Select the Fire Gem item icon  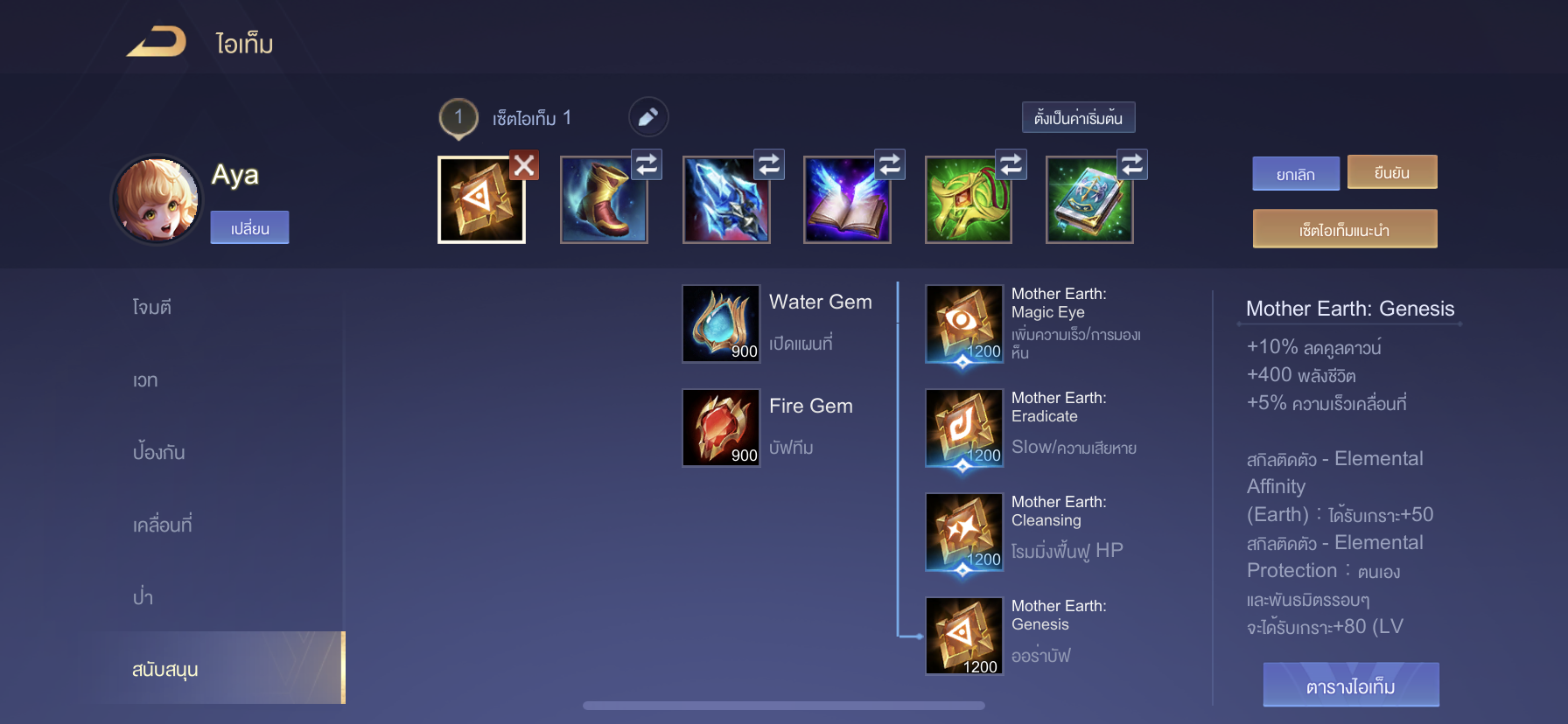tap(720, 428)
